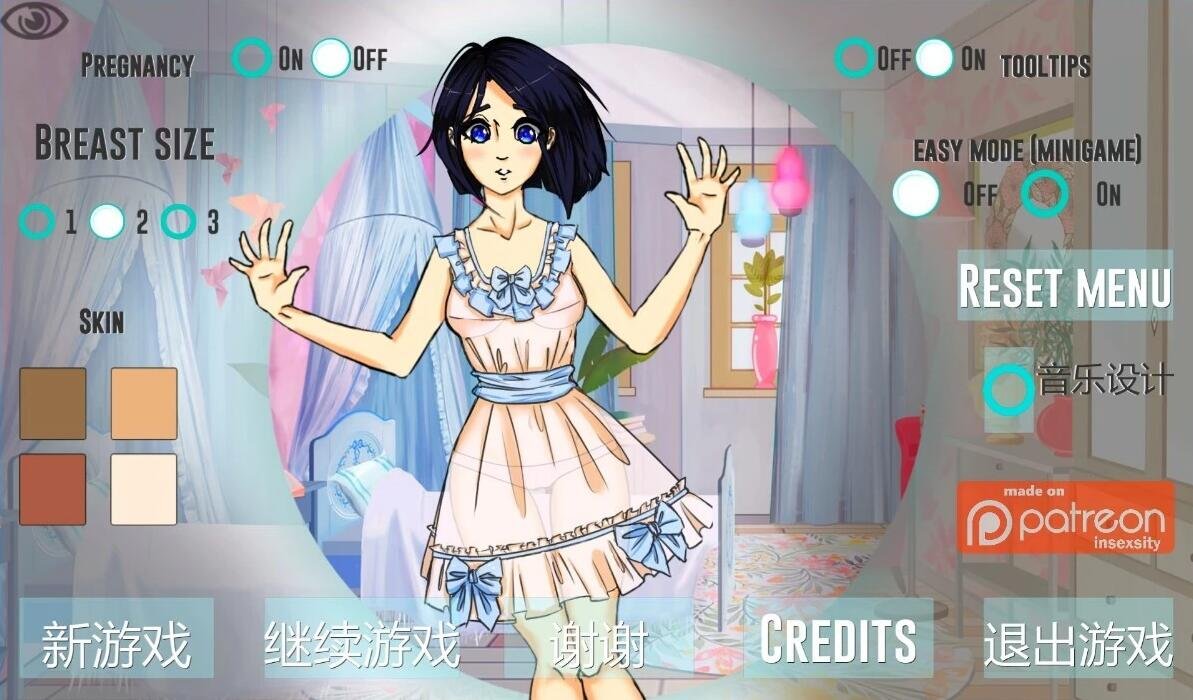Toggle the 音乐设计 music option
Viewport: 1193px width, 700px height.
click(x=1008, y=389)
